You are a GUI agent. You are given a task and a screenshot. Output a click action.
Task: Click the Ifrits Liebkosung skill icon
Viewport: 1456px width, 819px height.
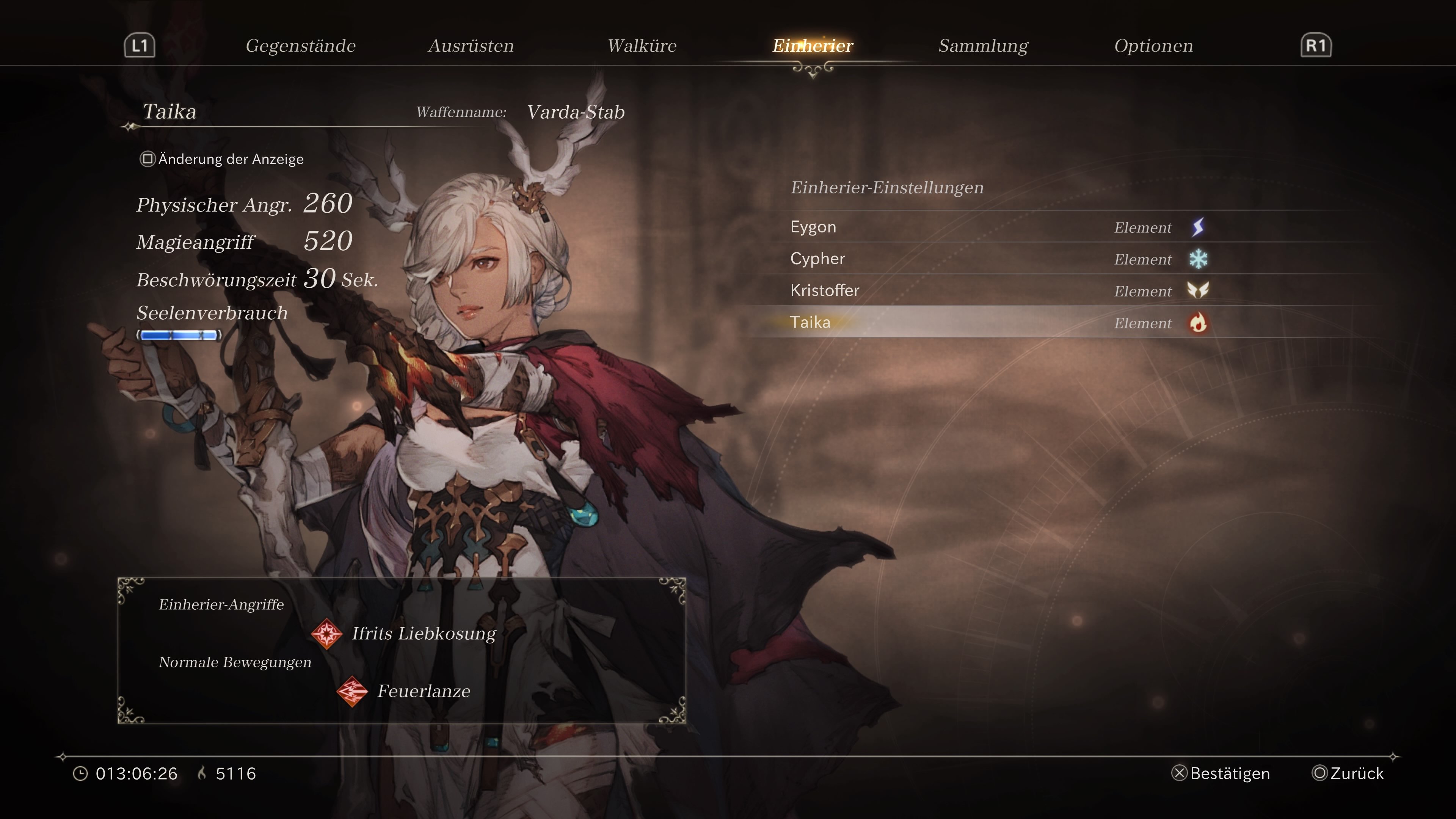(328, 634)
